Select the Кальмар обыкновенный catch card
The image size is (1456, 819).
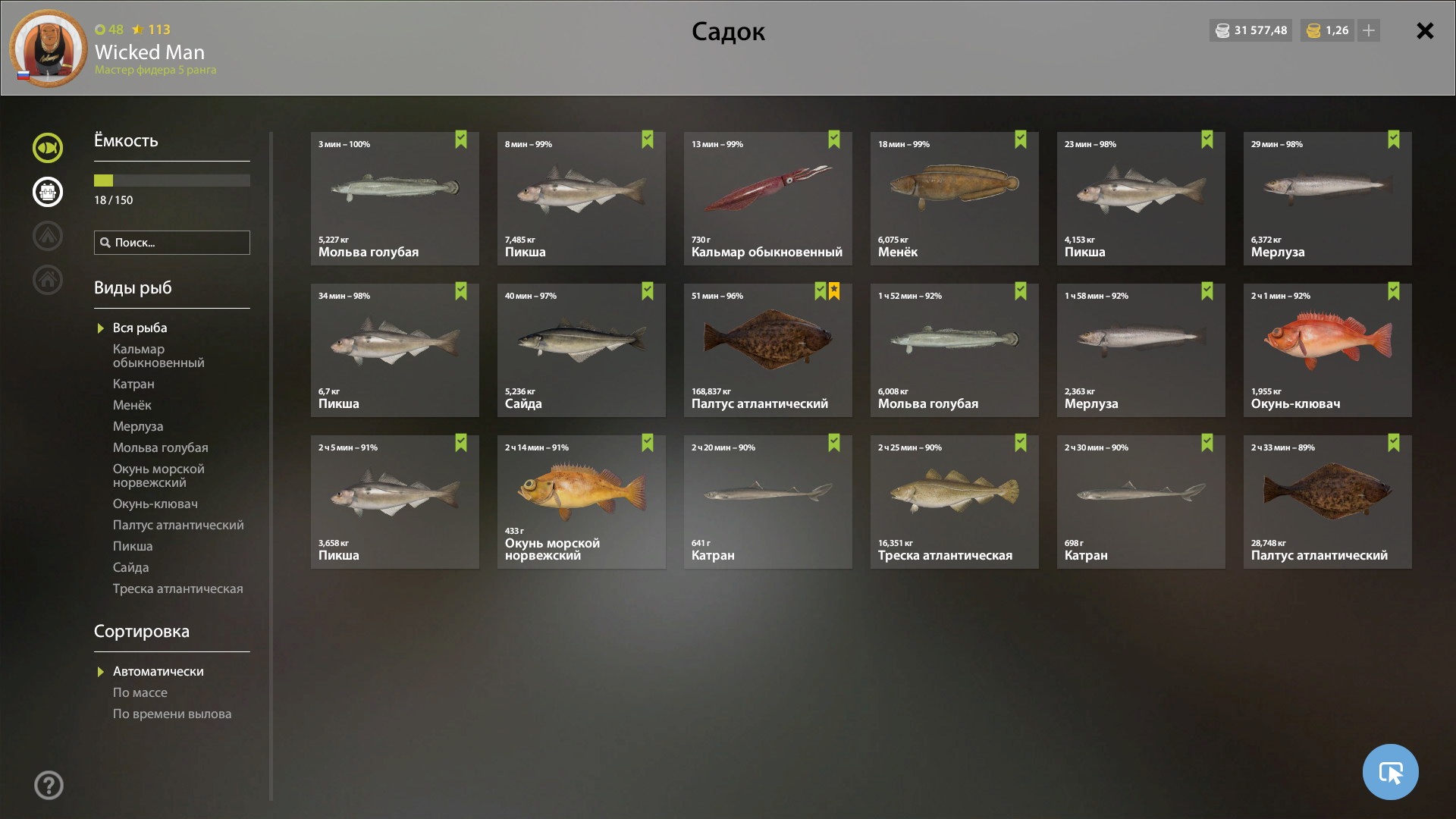click(x=767, y=199)
